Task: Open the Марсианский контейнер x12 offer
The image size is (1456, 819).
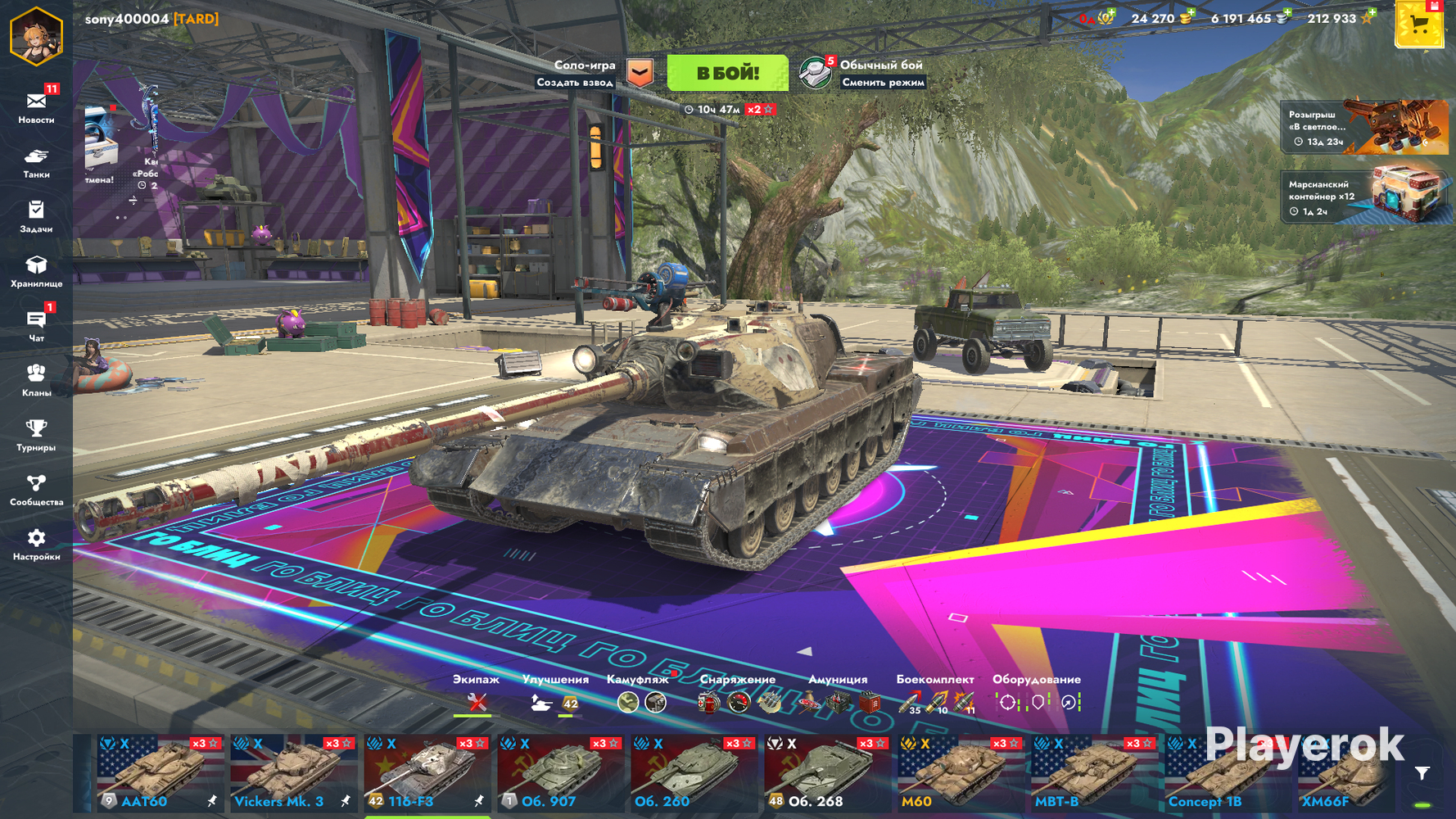Action: (x=1363, y=196)
